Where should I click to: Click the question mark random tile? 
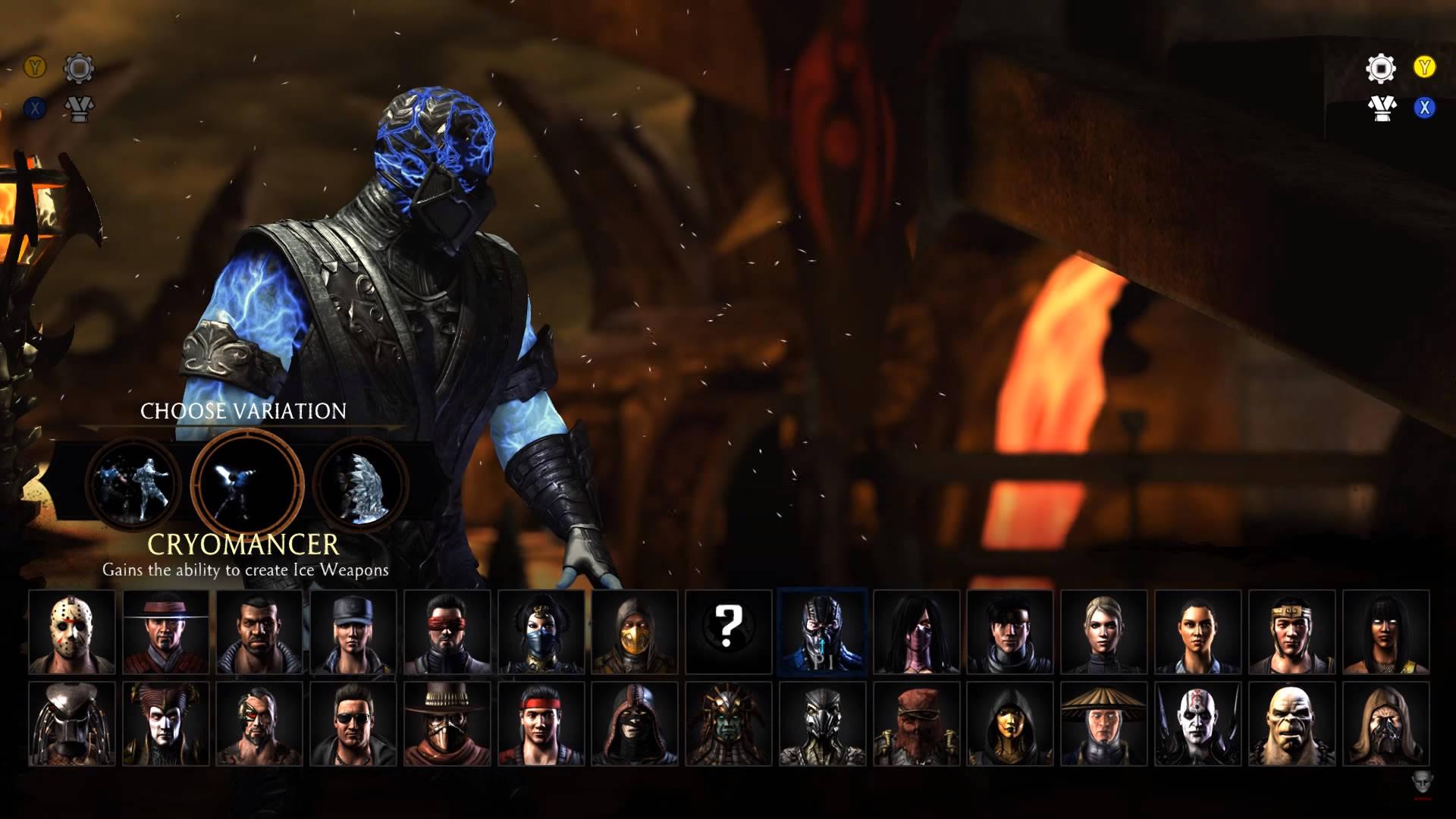728,632
